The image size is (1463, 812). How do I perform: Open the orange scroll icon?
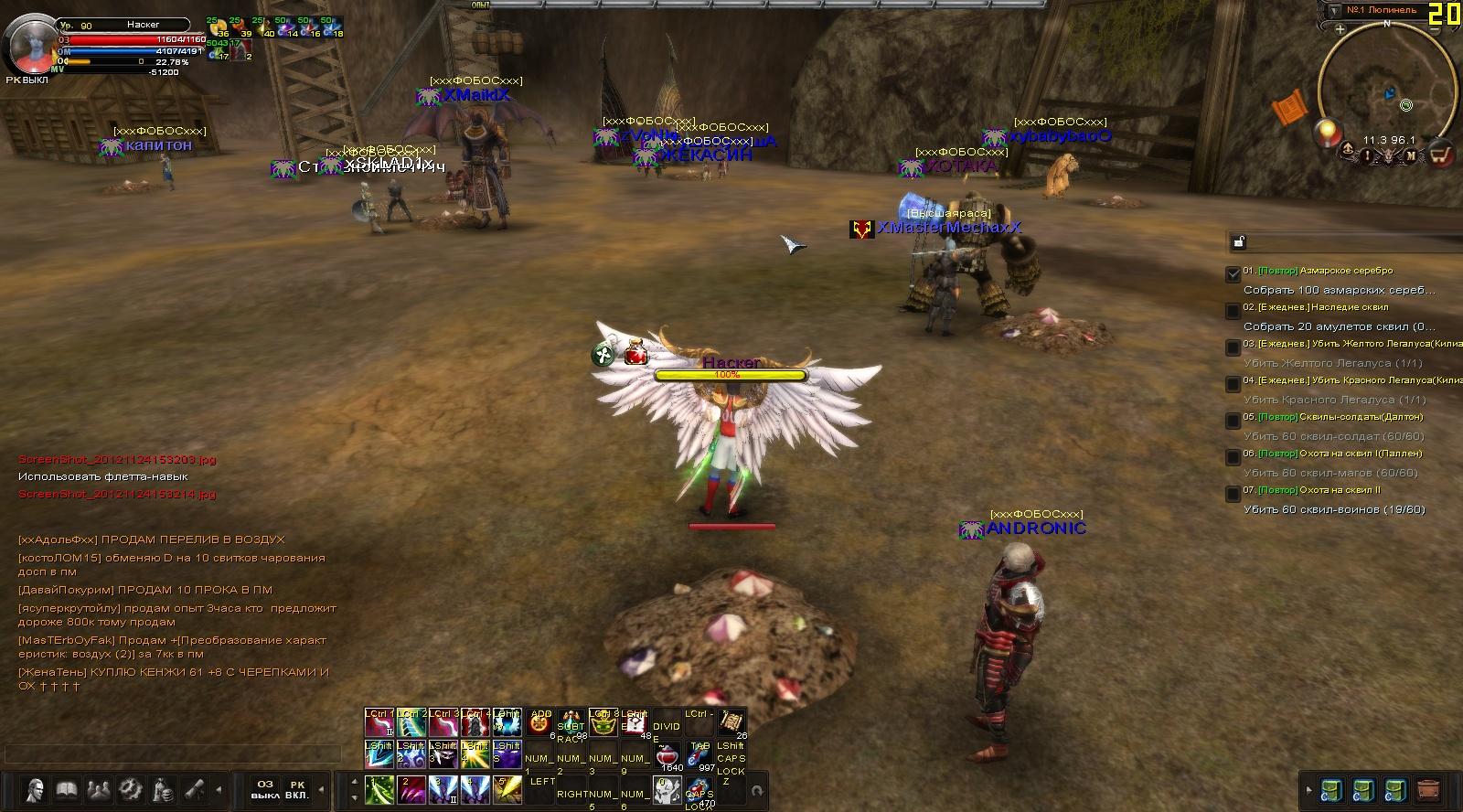(x=1291, y=109)
